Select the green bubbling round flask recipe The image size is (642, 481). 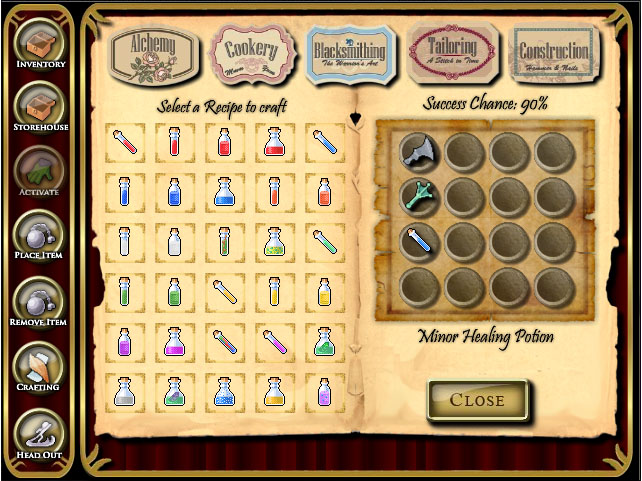(273, 241)
